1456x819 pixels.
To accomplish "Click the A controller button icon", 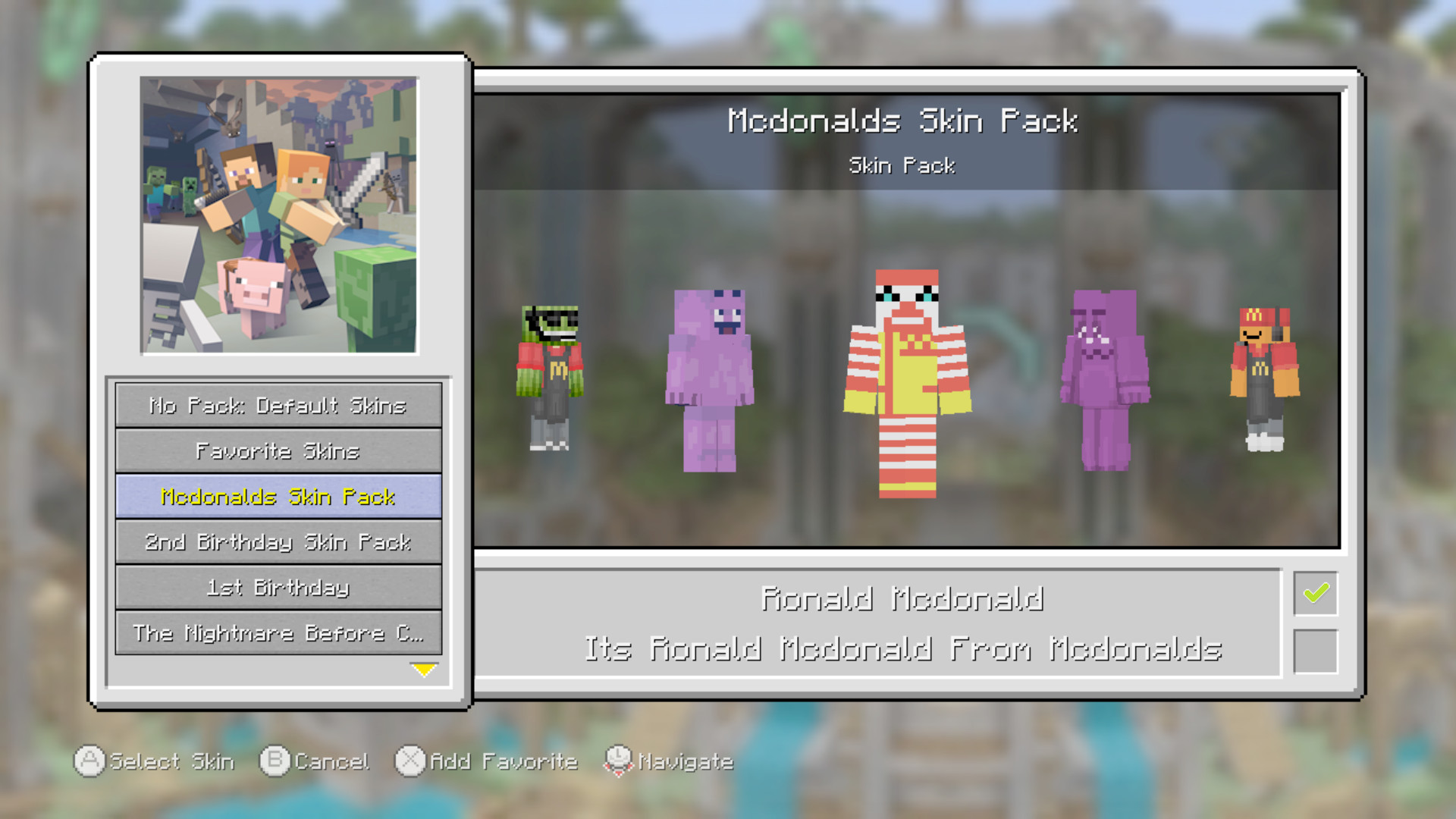I will click(89, 761).
